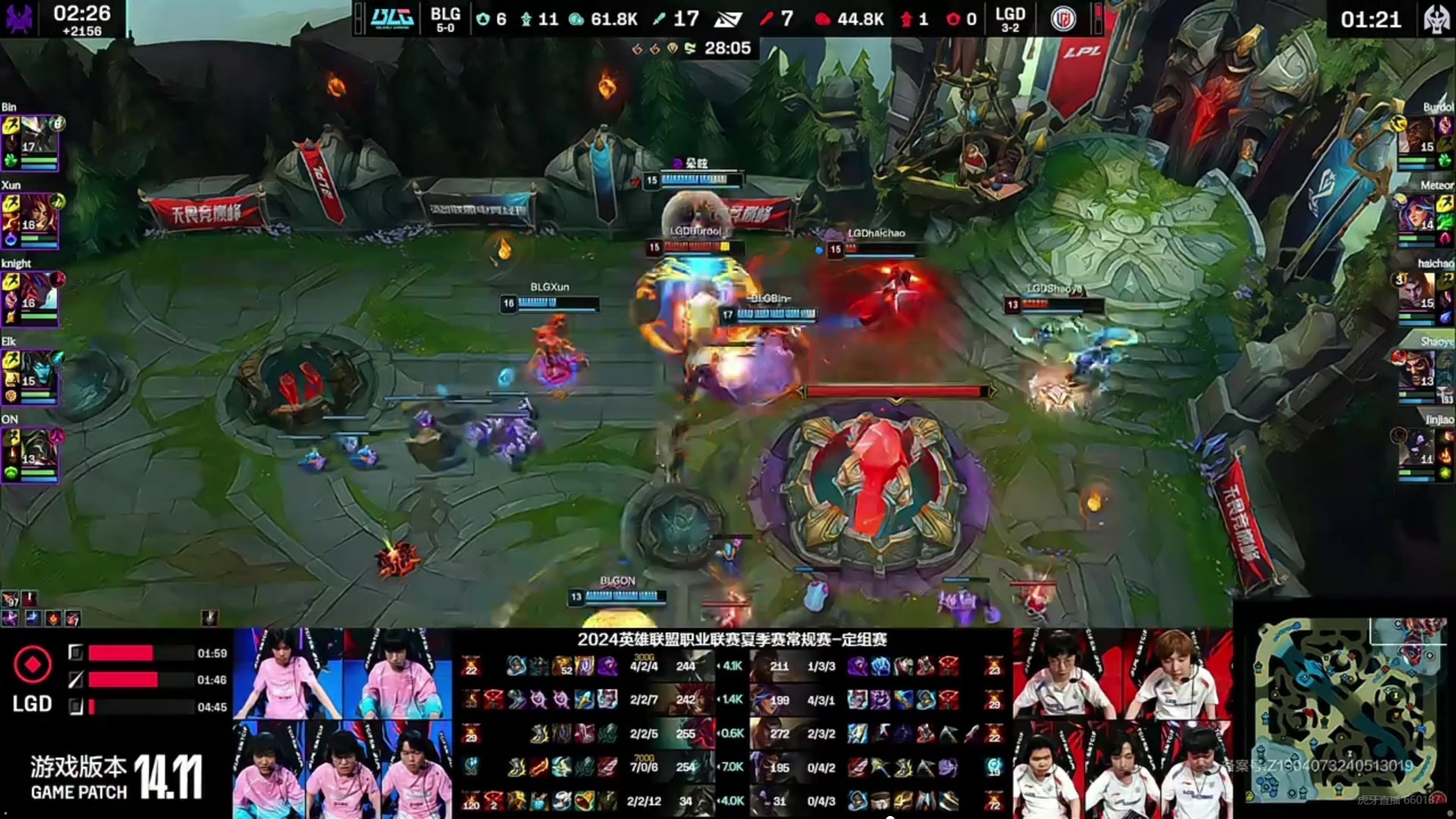The image size is (1456, 819).
Task: Click the LPL league logo banner
Action: [1082, 52]
